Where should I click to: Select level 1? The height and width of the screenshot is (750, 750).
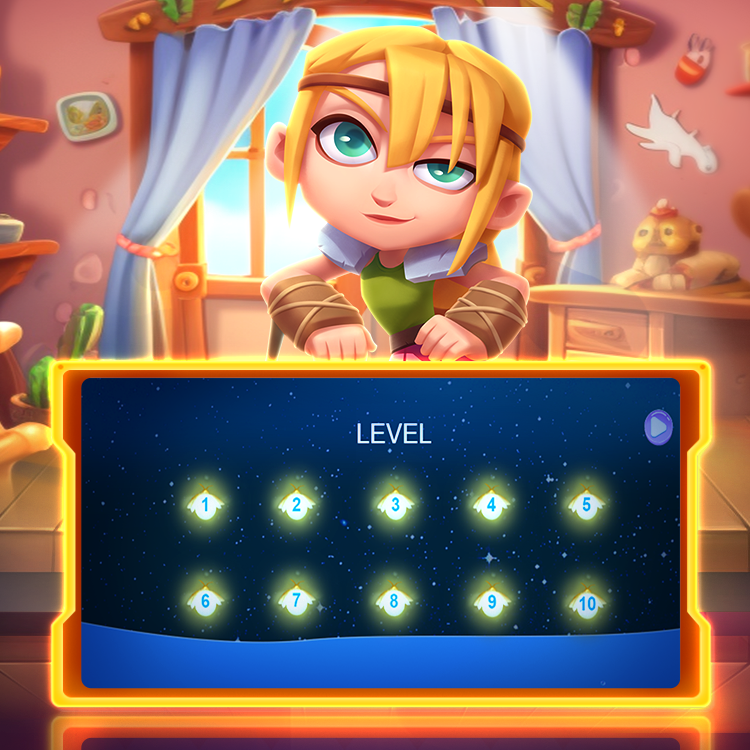[x=205, y=504]
